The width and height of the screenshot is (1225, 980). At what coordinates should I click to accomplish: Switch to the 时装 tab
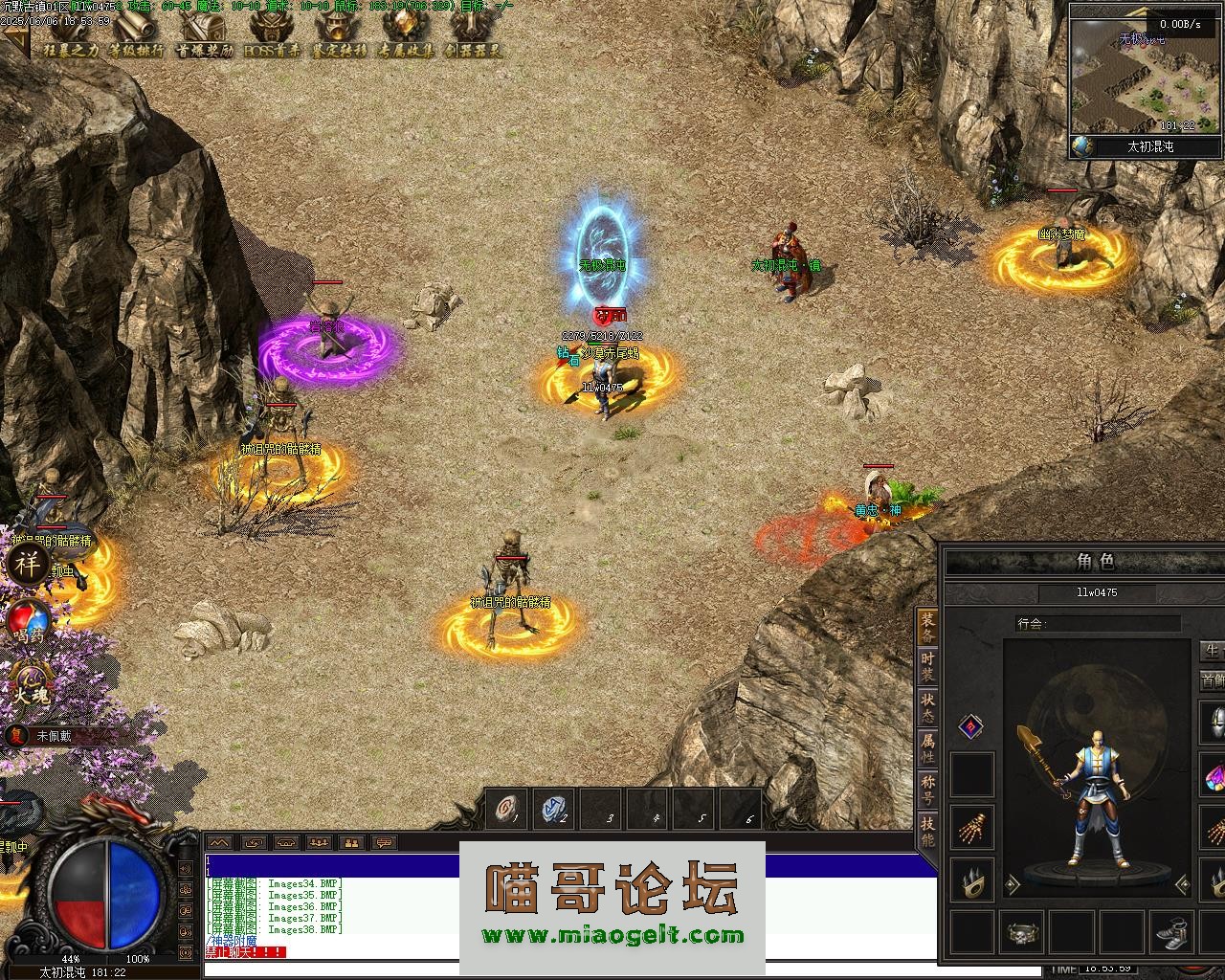[x=926, y=666]
